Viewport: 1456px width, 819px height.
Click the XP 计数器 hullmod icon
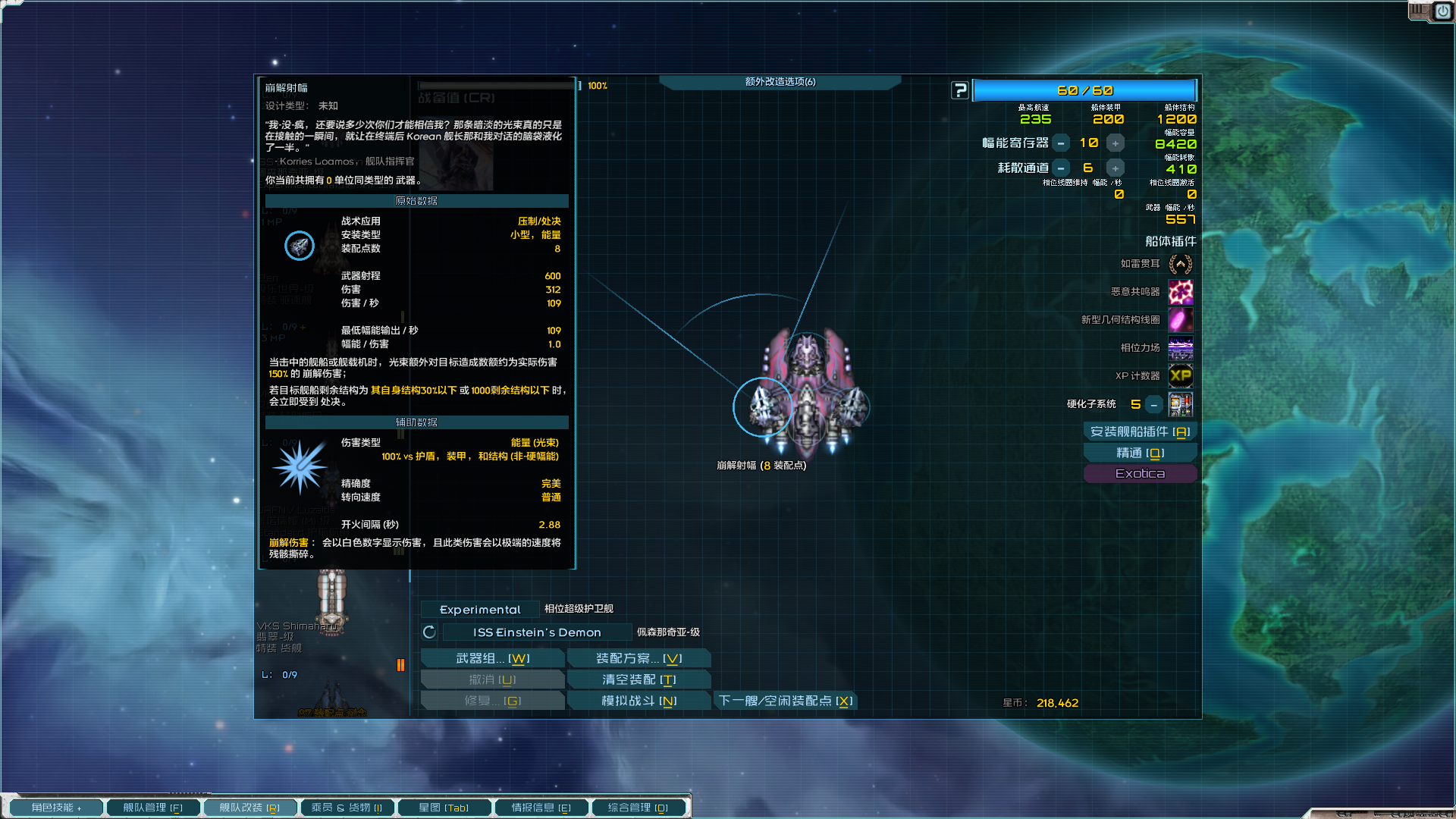click(1180, 375)
